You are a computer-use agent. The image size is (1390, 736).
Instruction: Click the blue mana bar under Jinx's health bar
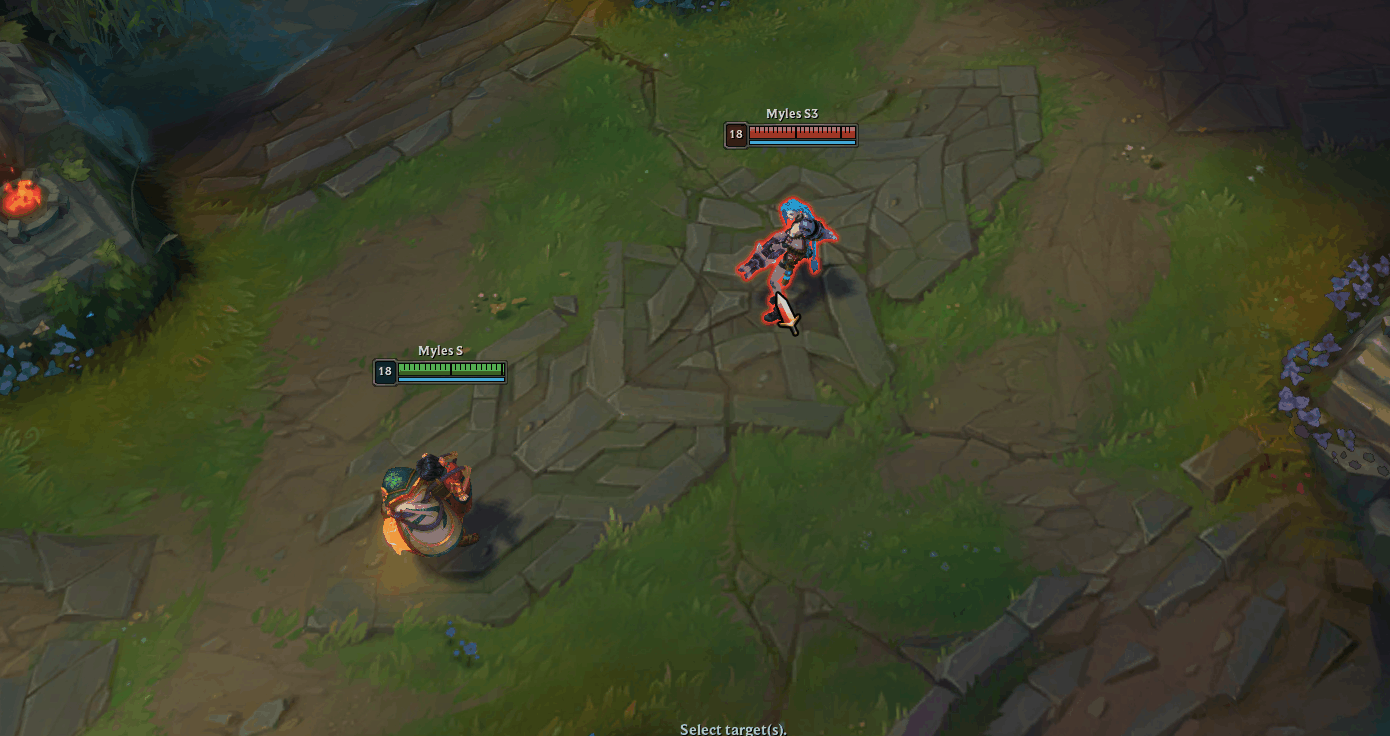[x=805, y=141]
